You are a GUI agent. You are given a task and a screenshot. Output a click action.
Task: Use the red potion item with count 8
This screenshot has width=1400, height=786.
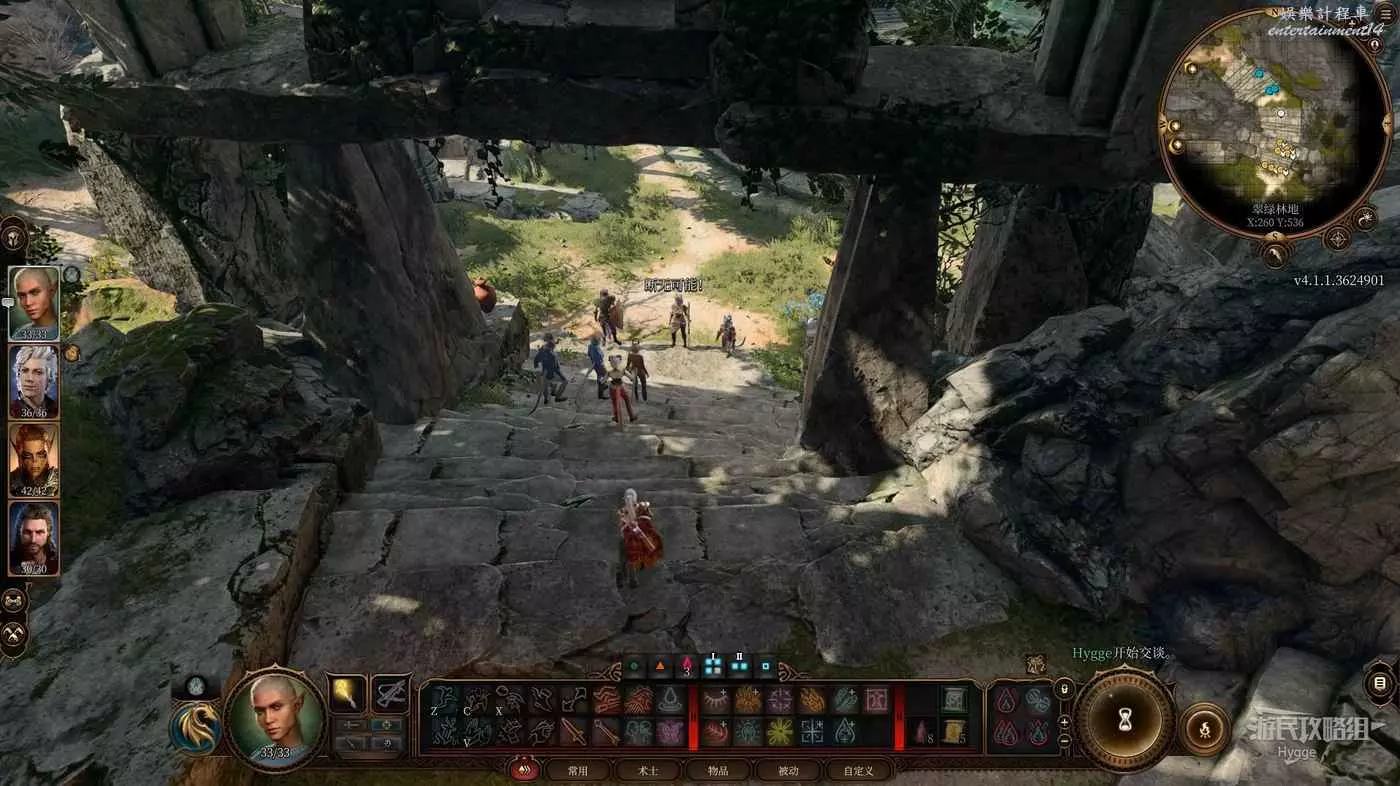click(922, 731)
